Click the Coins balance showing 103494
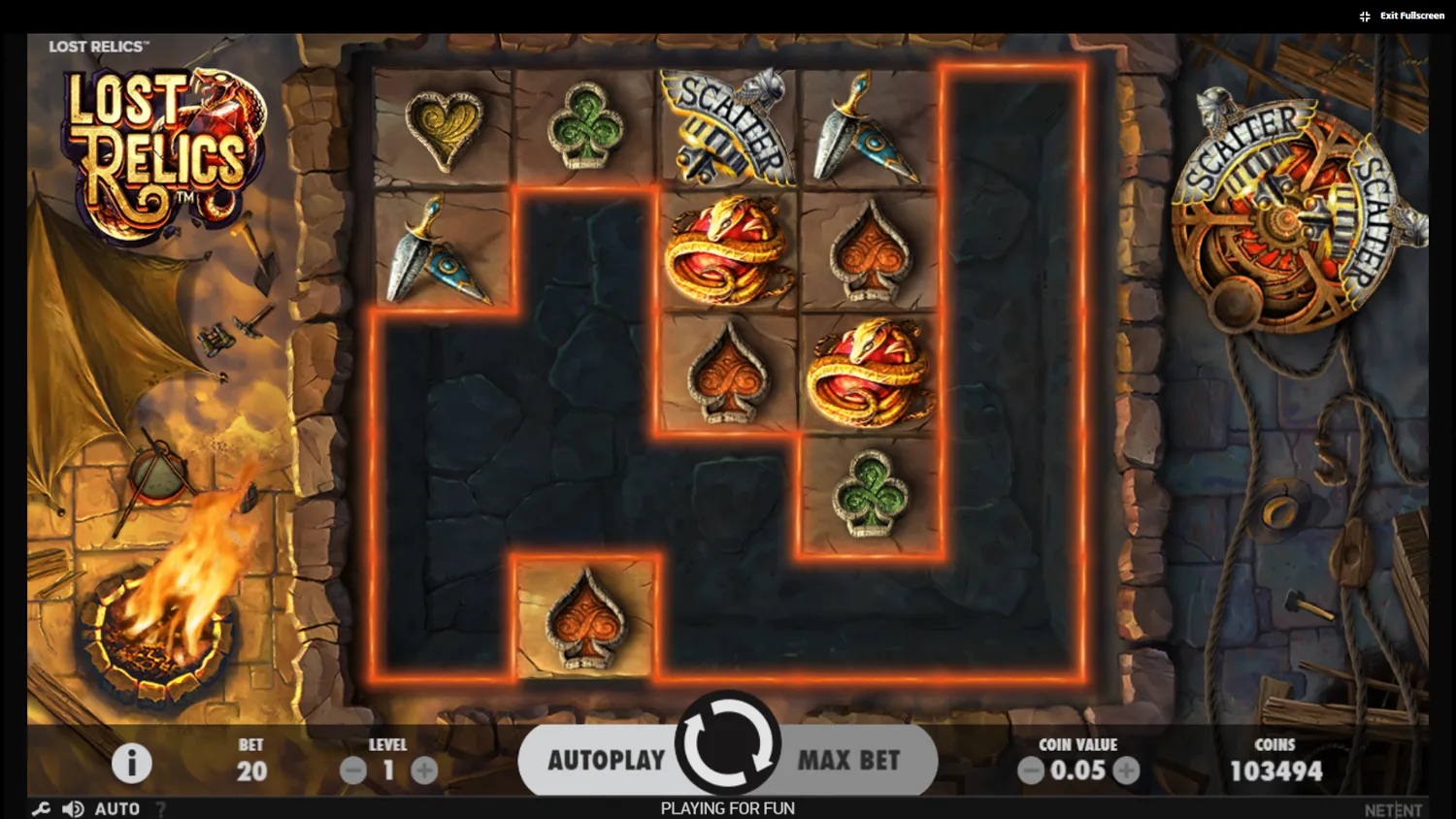This screenshot has width=1456, height=819. (x=1275, y=770)
